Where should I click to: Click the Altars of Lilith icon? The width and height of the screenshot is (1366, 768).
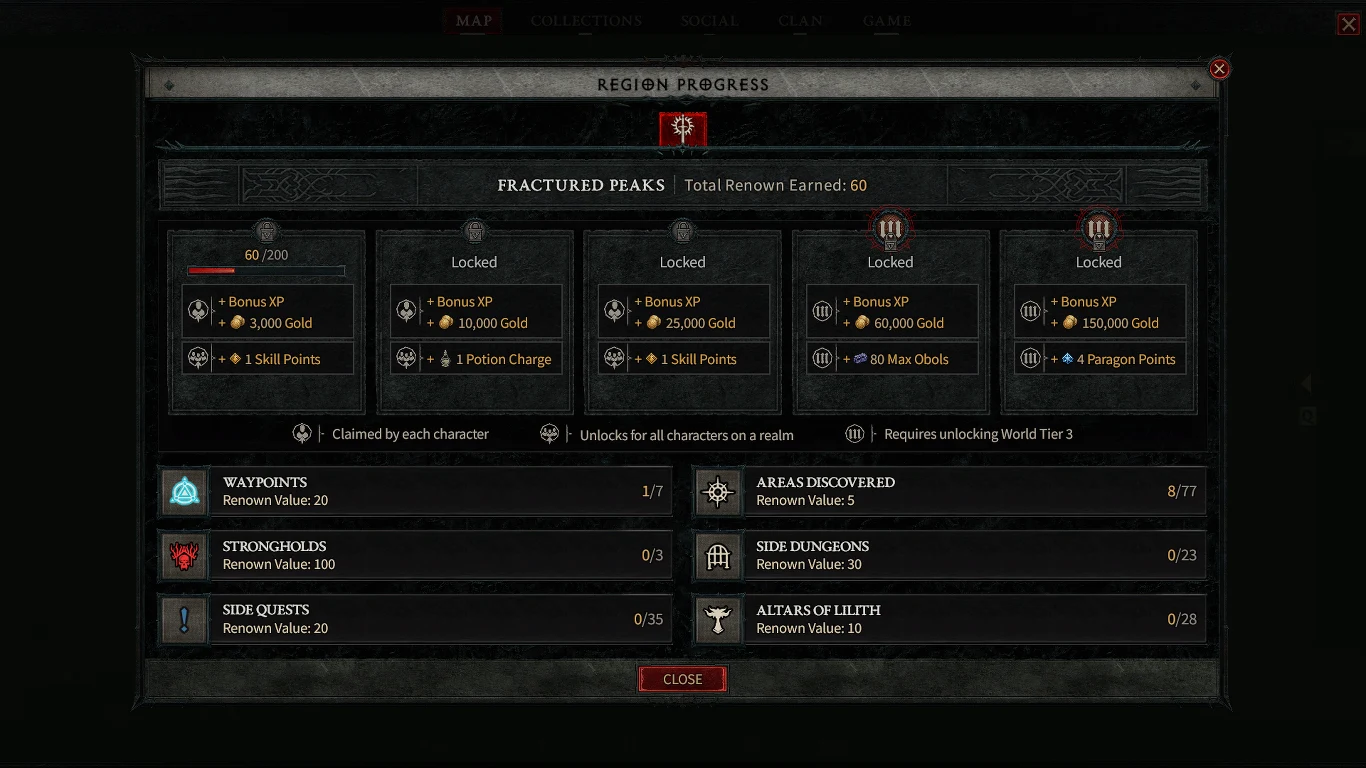tap(718, 619)
